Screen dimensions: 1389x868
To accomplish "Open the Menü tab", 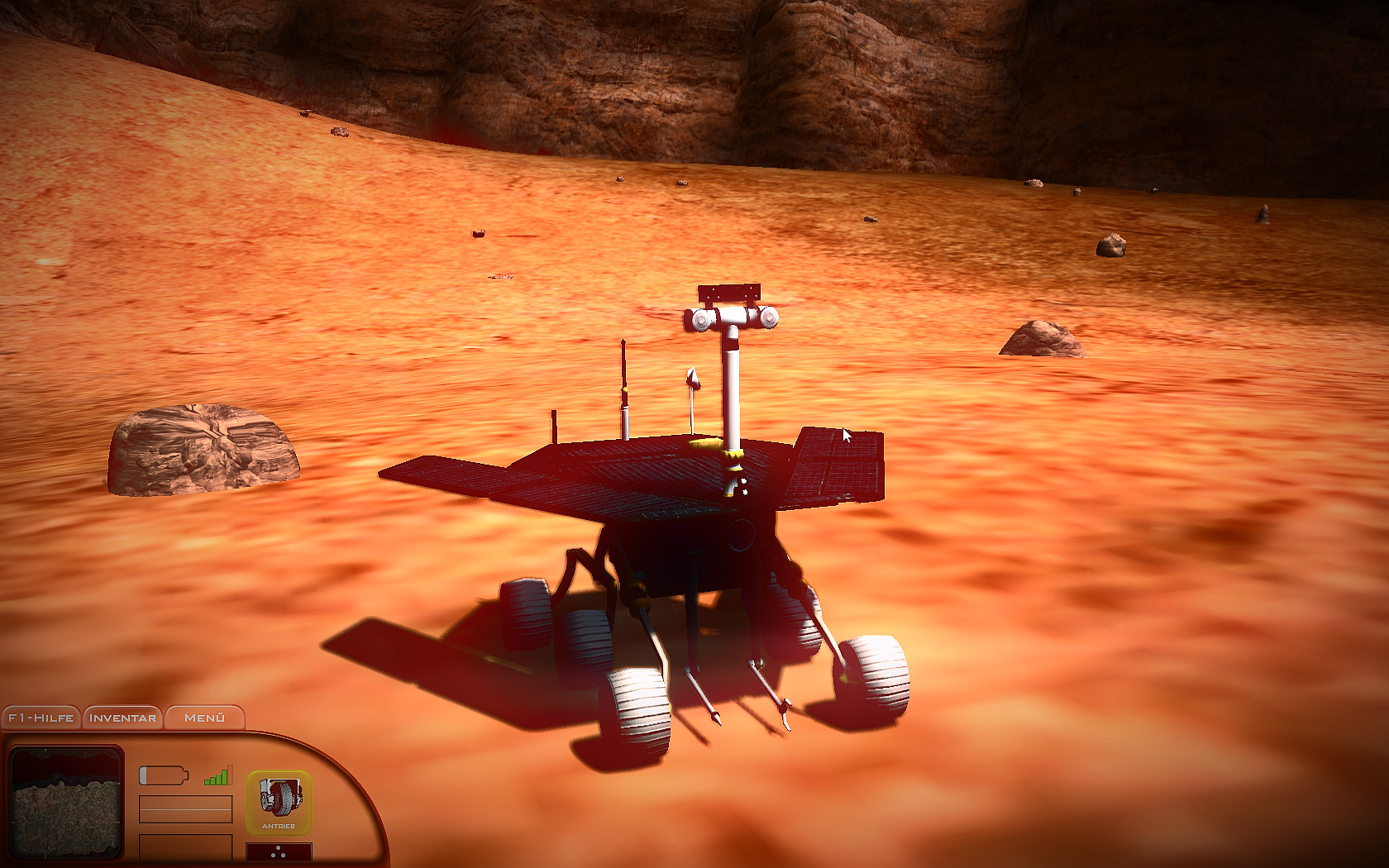I will pyautogui.click(x=204, y=718).
